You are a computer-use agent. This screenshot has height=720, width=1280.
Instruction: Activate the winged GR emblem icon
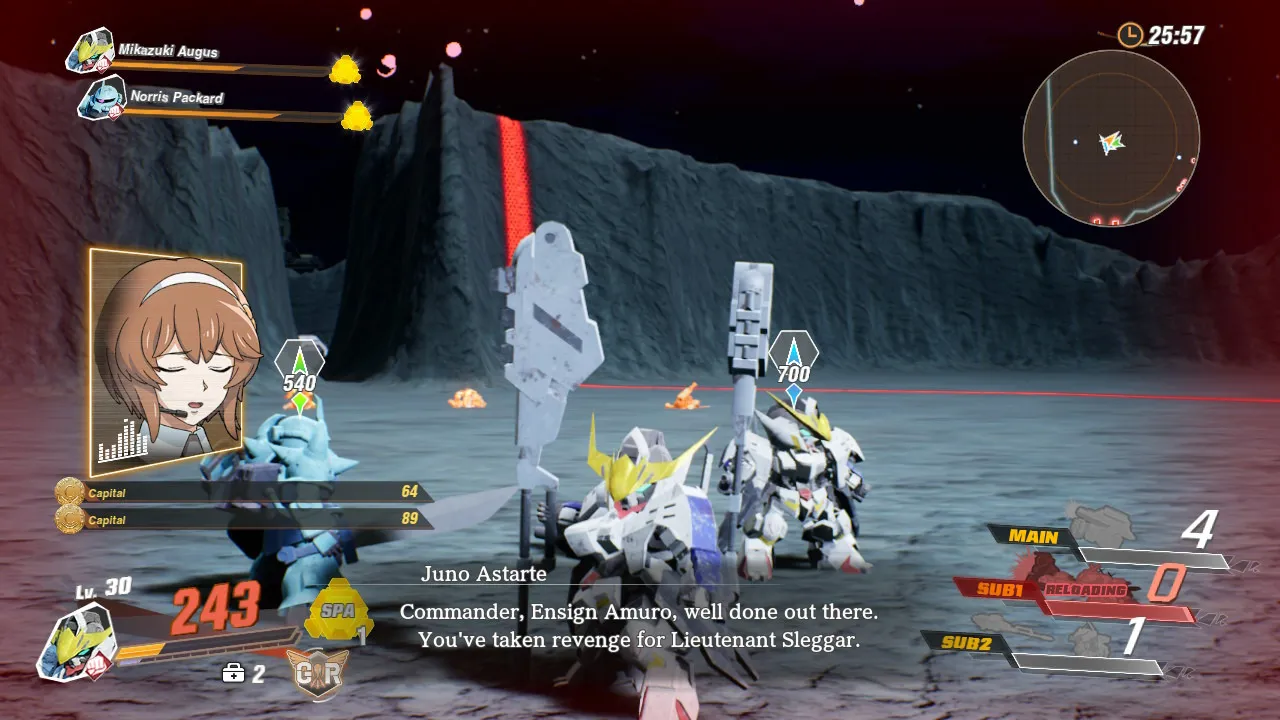click(318, 674)
